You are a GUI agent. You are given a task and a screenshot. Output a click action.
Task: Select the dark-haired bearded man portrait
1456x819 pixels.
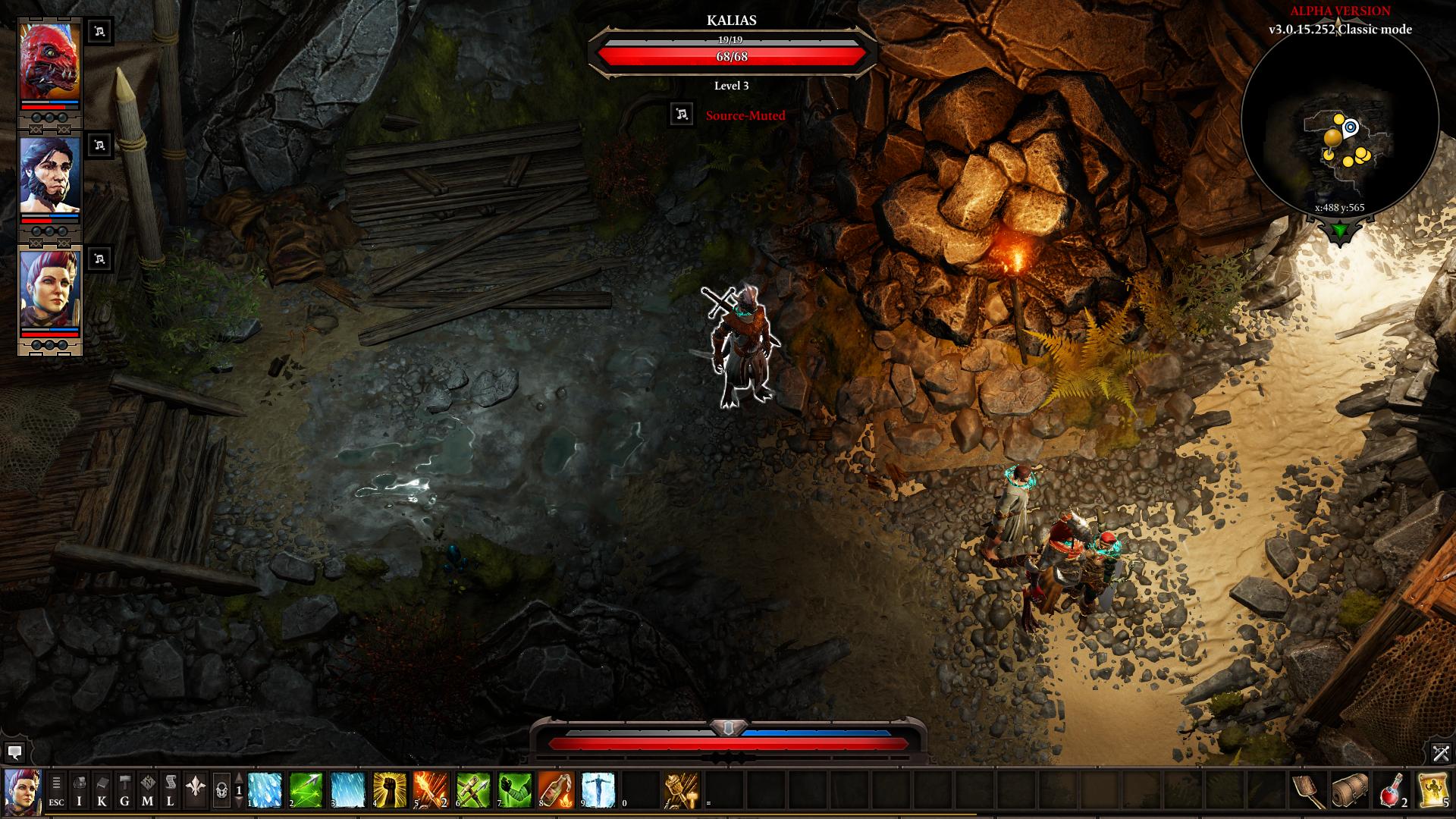(x=50, y=176)
